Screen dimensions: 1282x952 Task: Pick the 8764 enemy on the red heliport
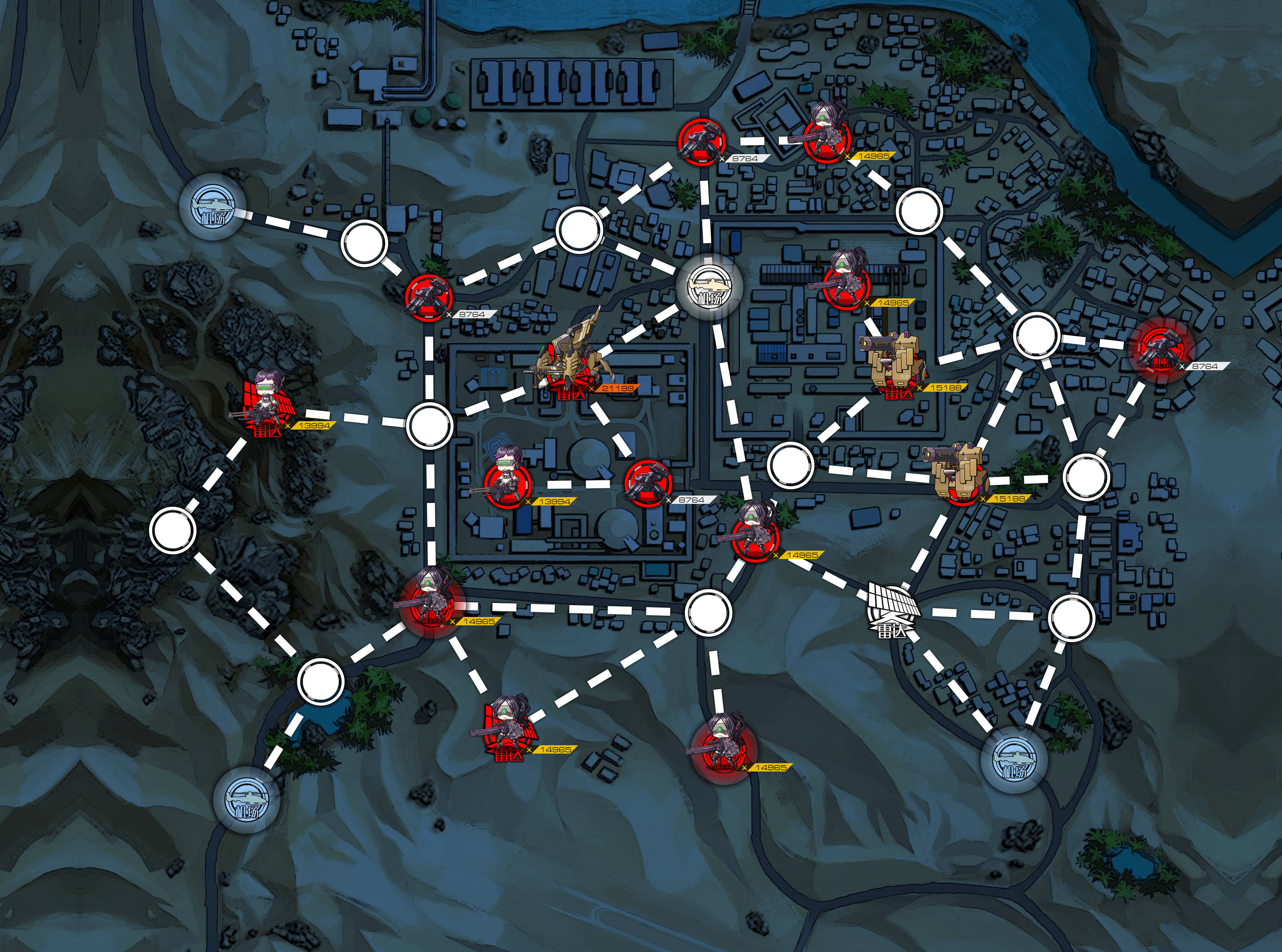(x=1167, y=348)
